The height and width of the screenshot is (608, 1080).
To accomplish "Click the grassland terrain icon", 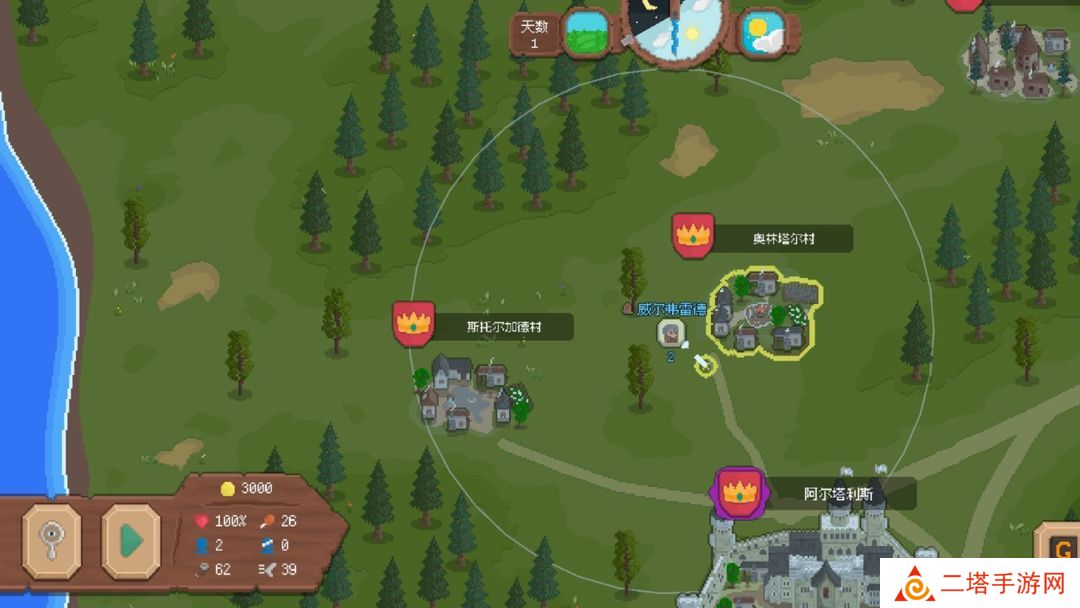I will tap(587, 33).
